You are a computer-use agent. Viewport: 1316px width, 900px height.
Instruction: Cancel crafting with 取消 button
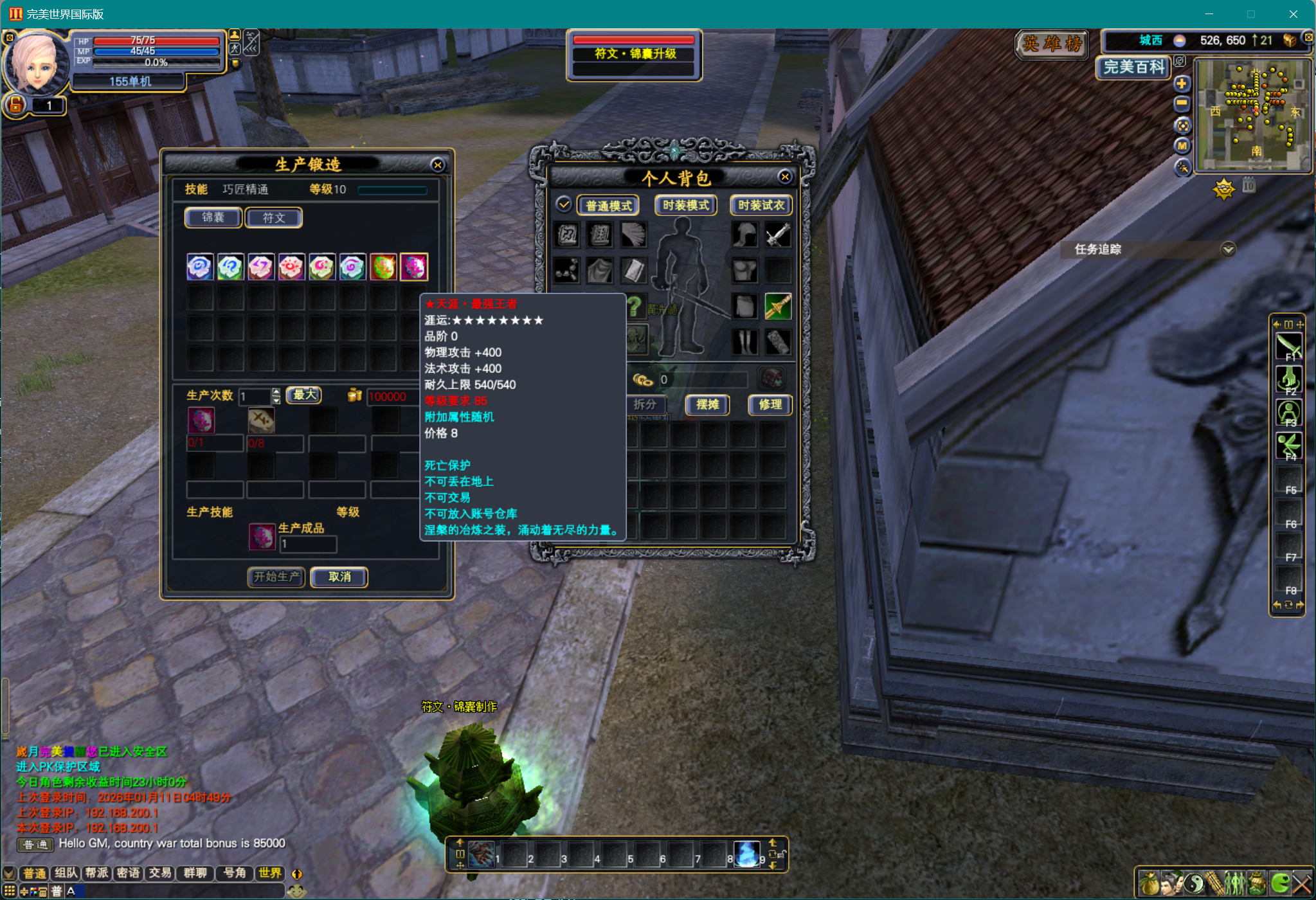339,577
